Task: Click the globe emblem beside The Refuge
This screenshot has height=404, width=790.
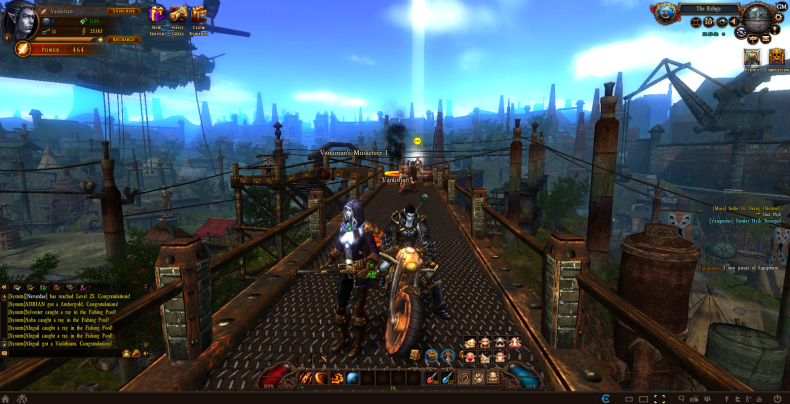Action: [665, 11]
